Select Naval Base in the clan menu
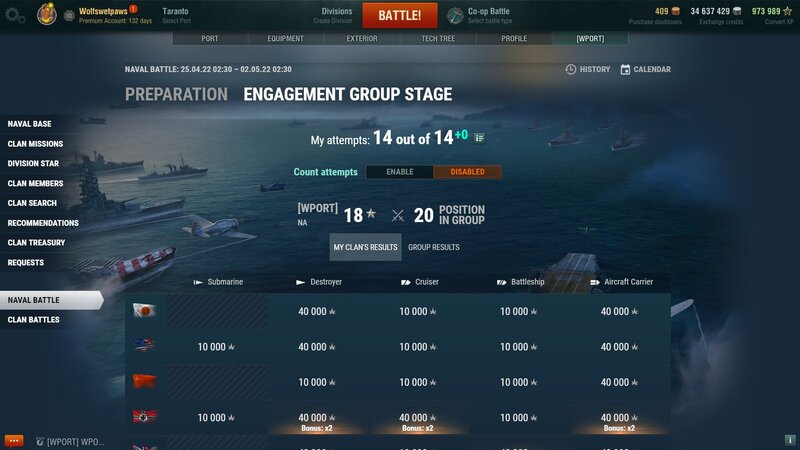 (x=30, y=124)
